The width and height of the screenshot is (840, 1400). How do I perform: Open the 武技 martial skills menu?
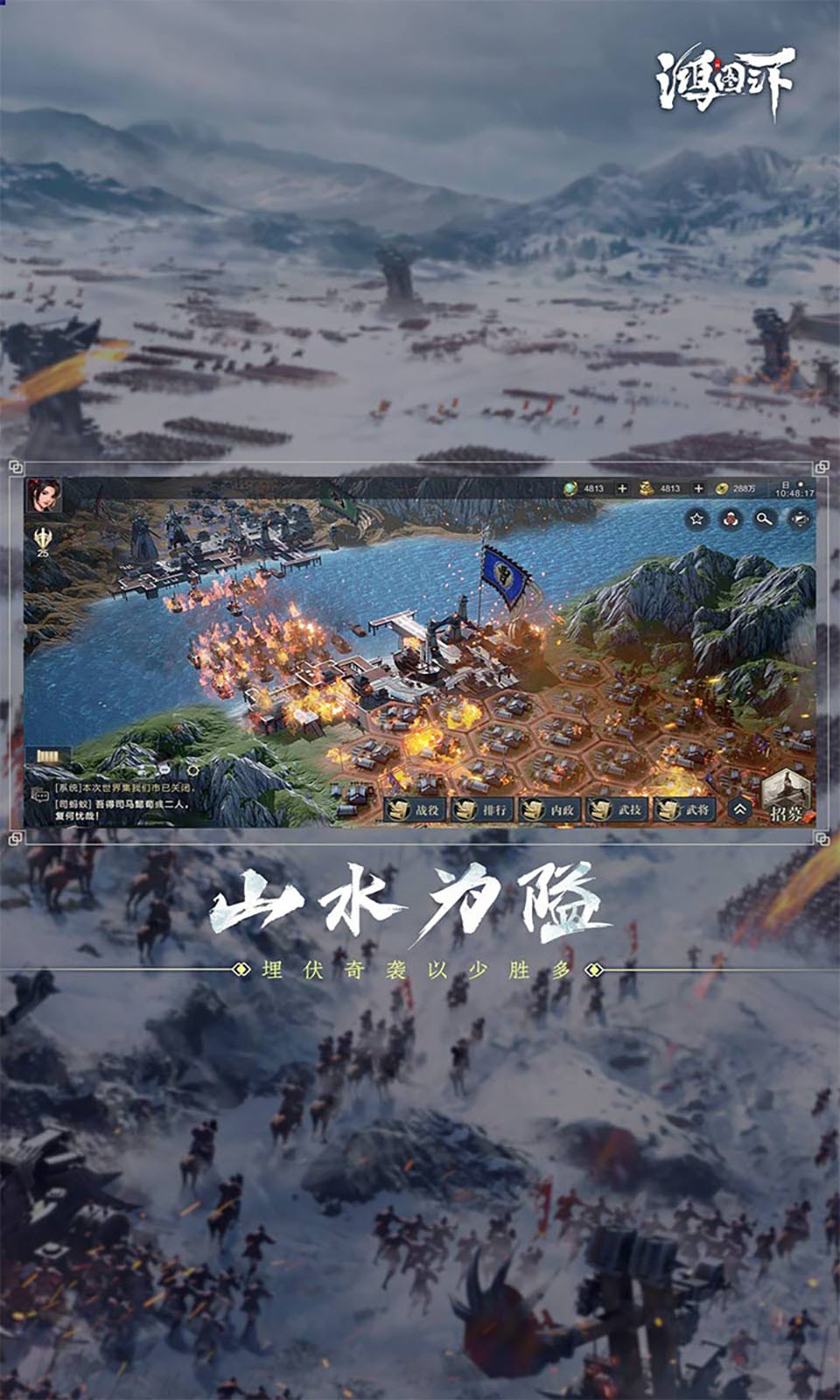point(618,810)
